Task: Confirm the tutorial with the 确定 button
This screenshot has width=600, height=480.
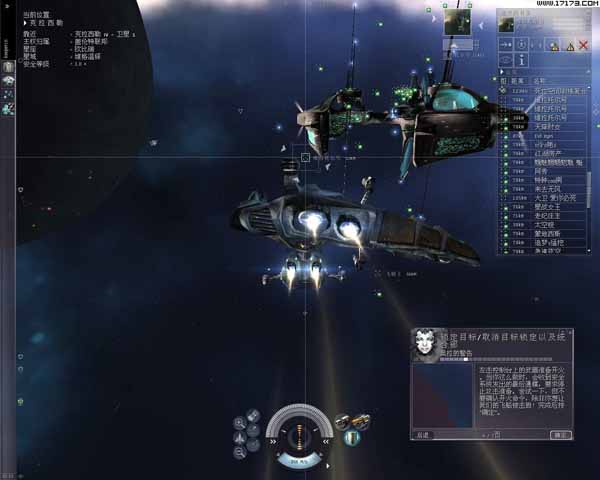Action: pyautogui.click(x=561, y=435)
